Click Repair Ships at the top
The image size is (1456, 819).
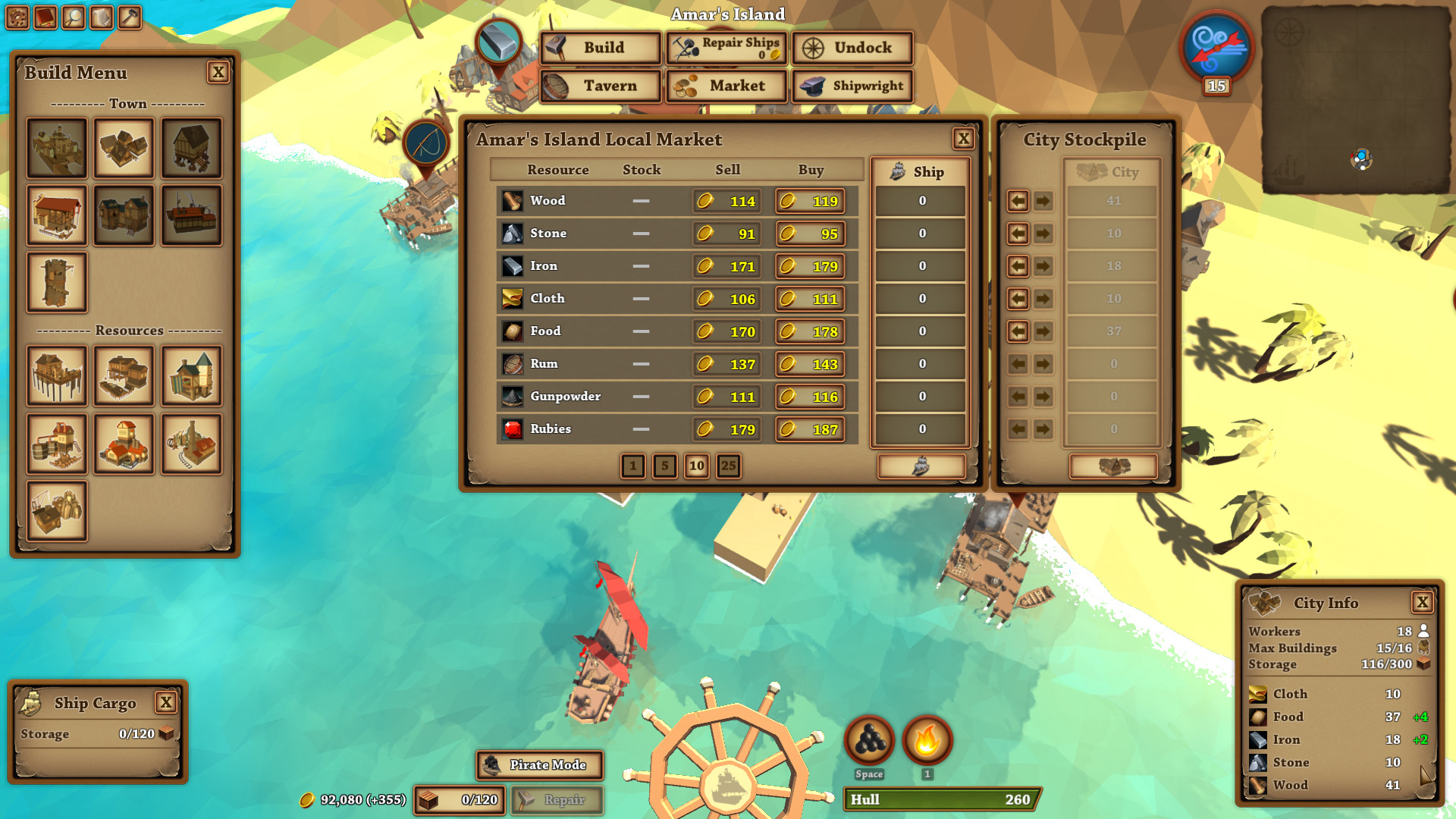[725, 48]
